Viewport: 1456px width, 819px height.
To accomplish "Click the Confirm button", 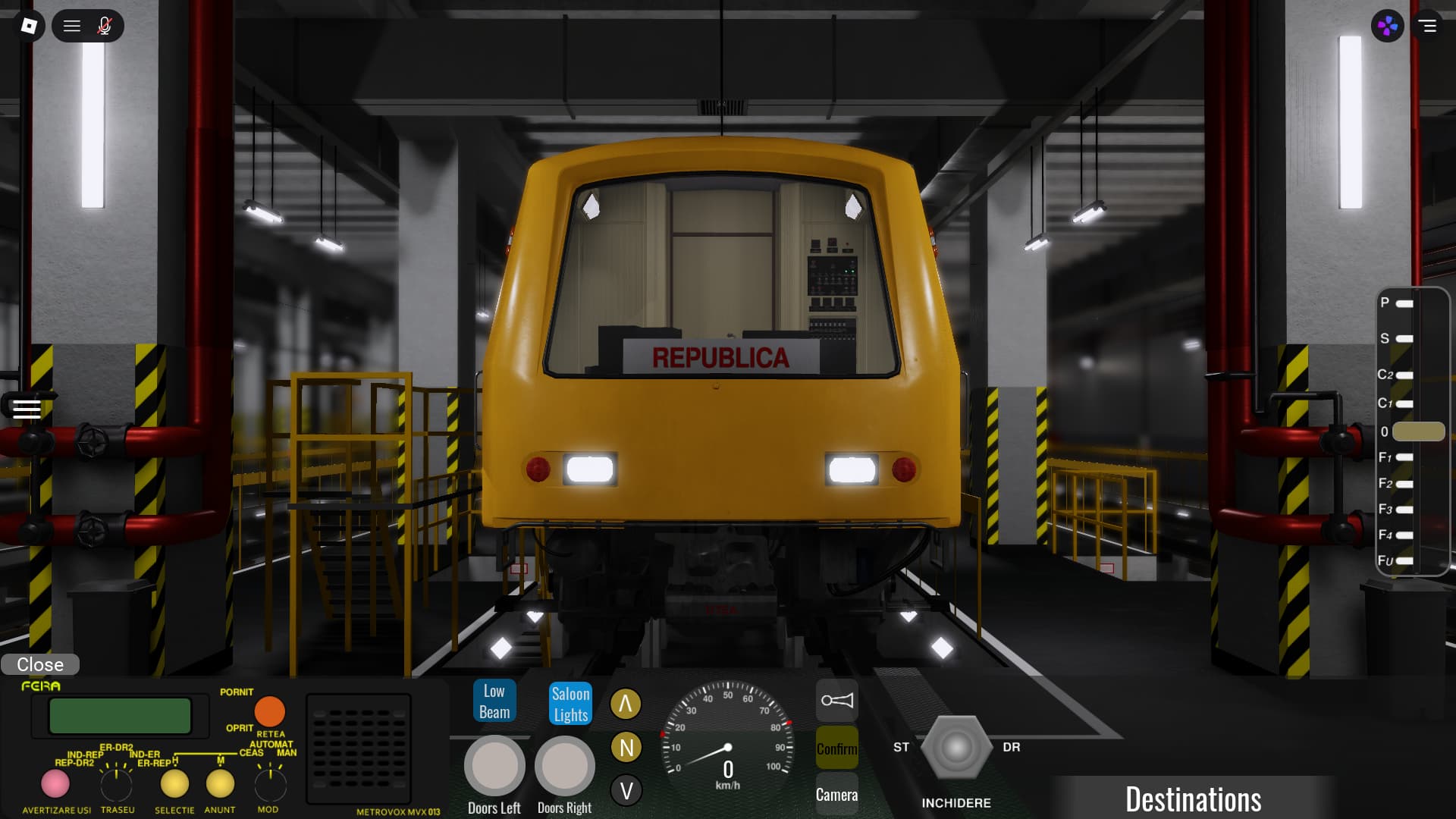I will coord(836,748).
